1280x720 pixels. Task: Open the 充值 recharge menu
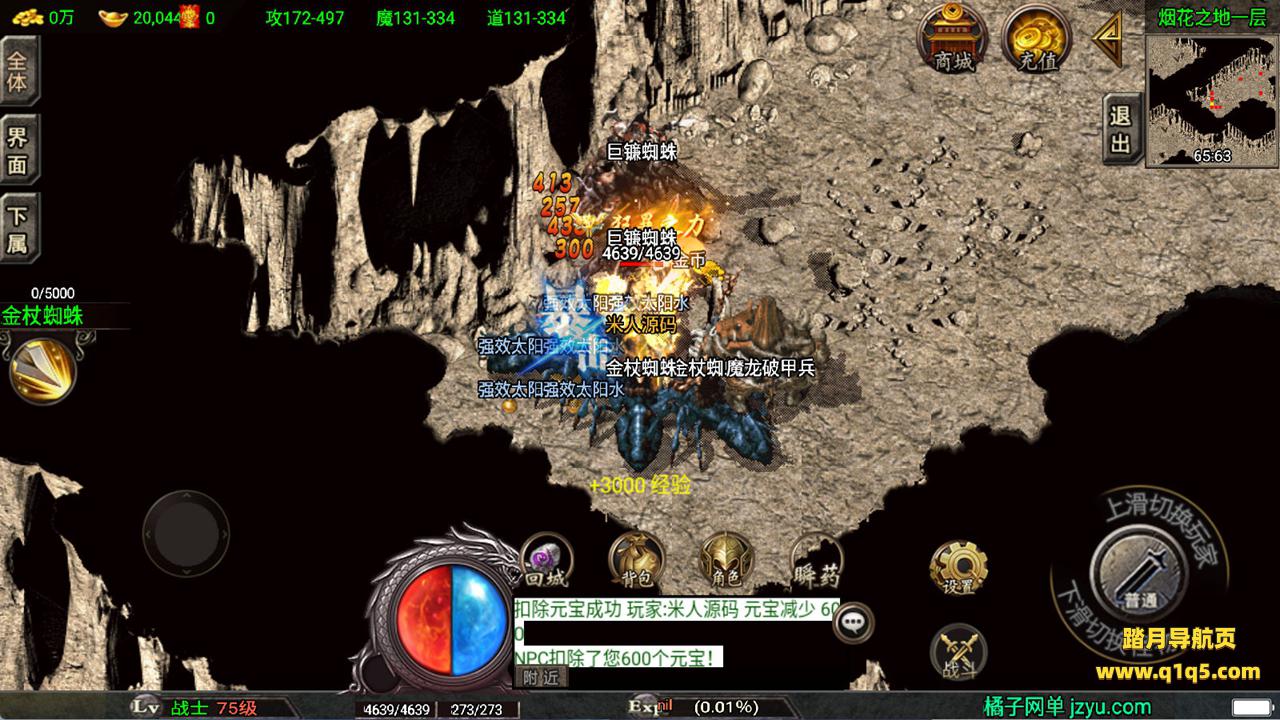tap(1037, 38)
